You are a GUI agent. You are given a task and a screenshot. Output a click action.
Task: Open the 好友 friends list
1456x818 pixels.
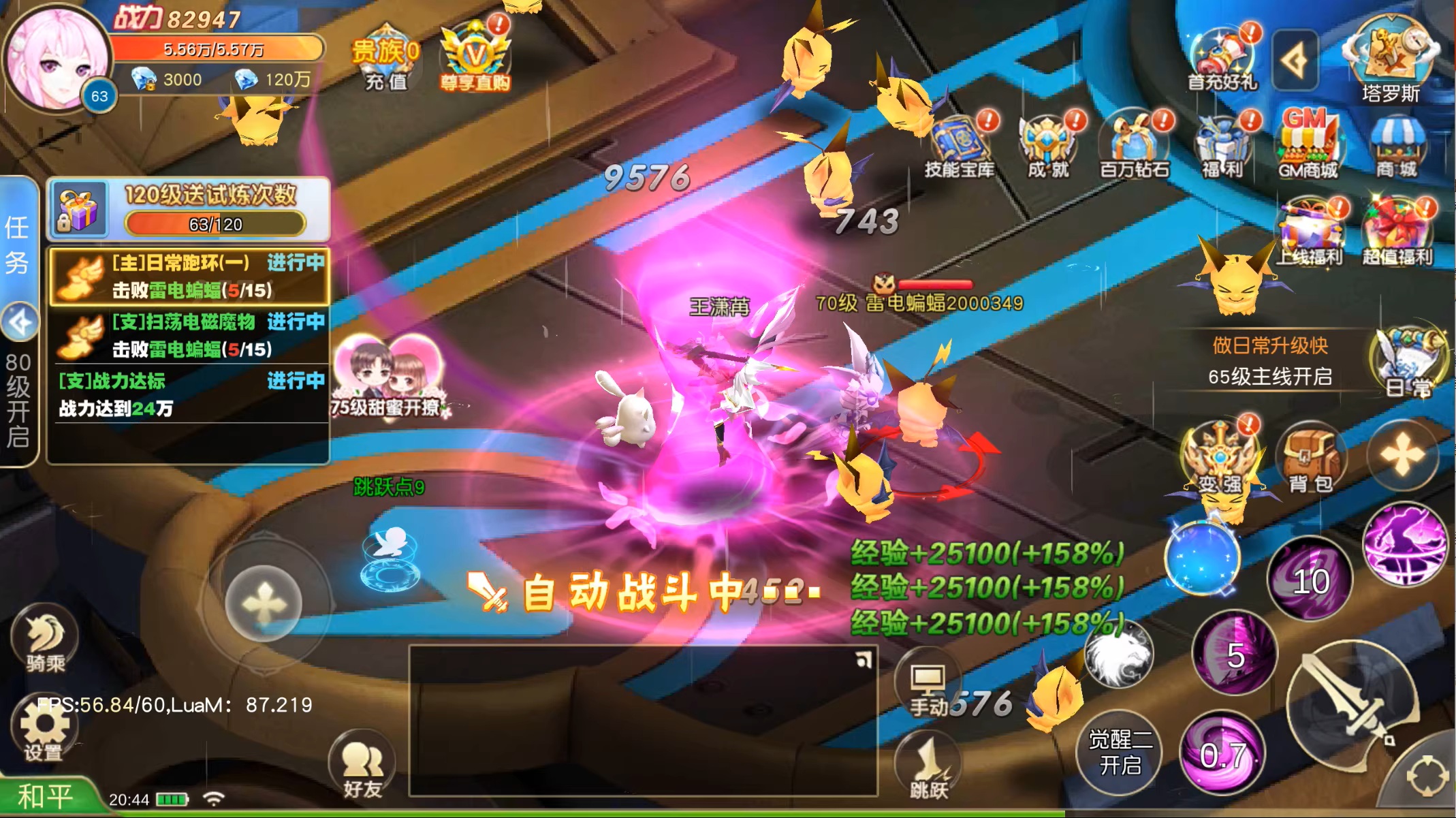coord(362,766)
